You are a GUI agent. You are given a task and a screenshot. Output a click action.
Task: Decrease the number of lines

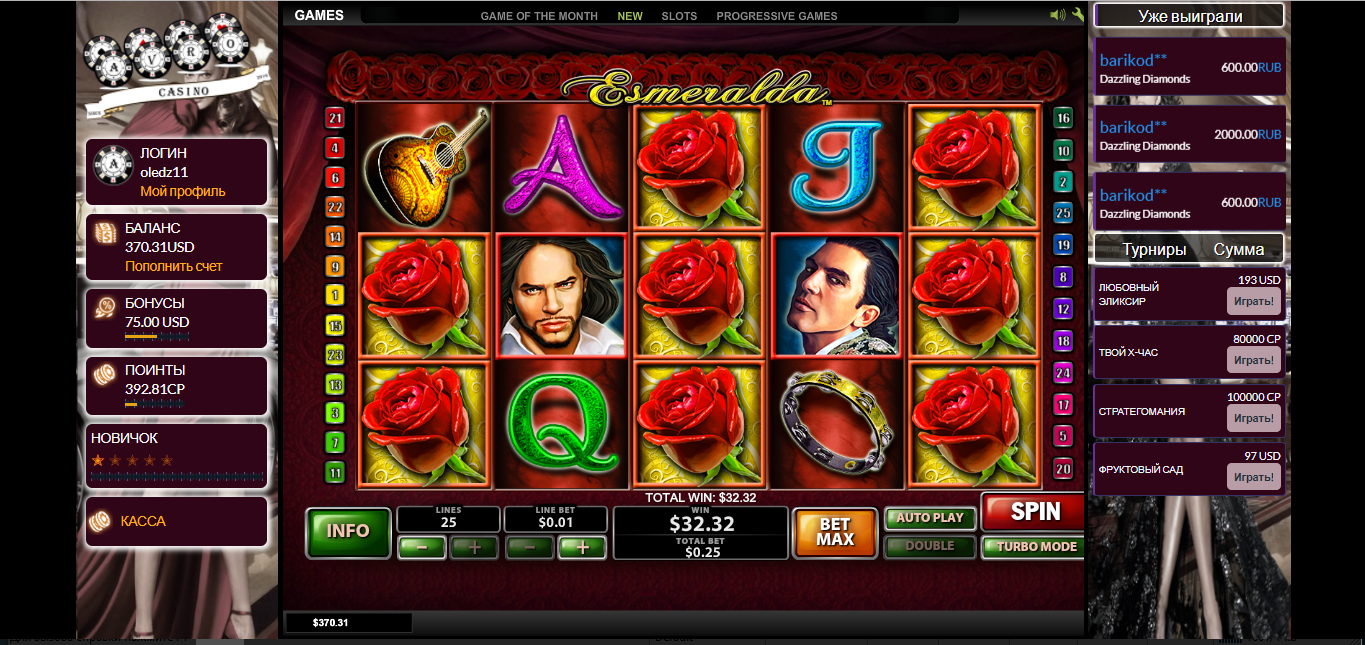[422, 547]
